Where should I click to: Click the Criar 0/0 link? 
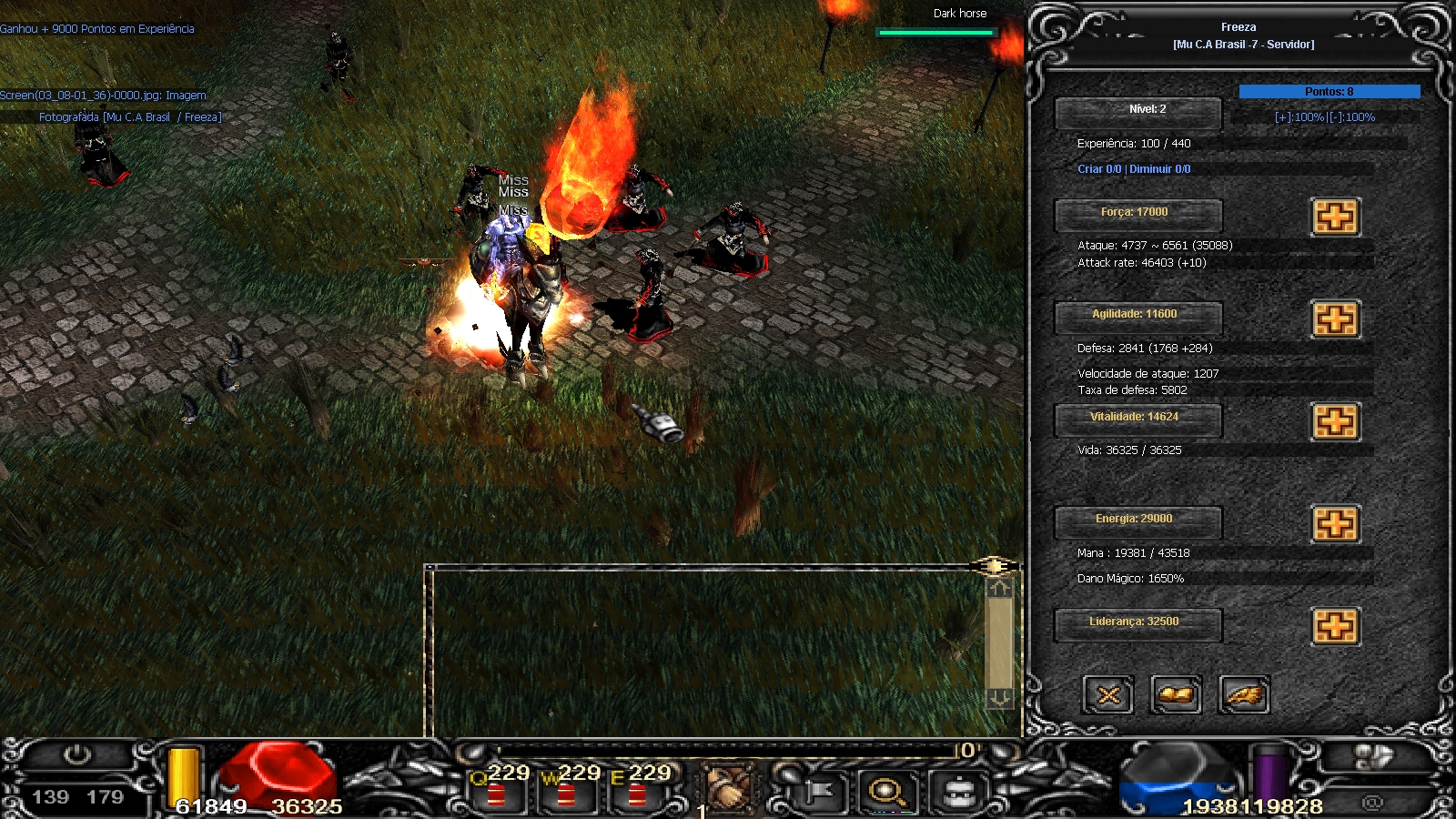pyautogui.click(x=1099, y=169)
